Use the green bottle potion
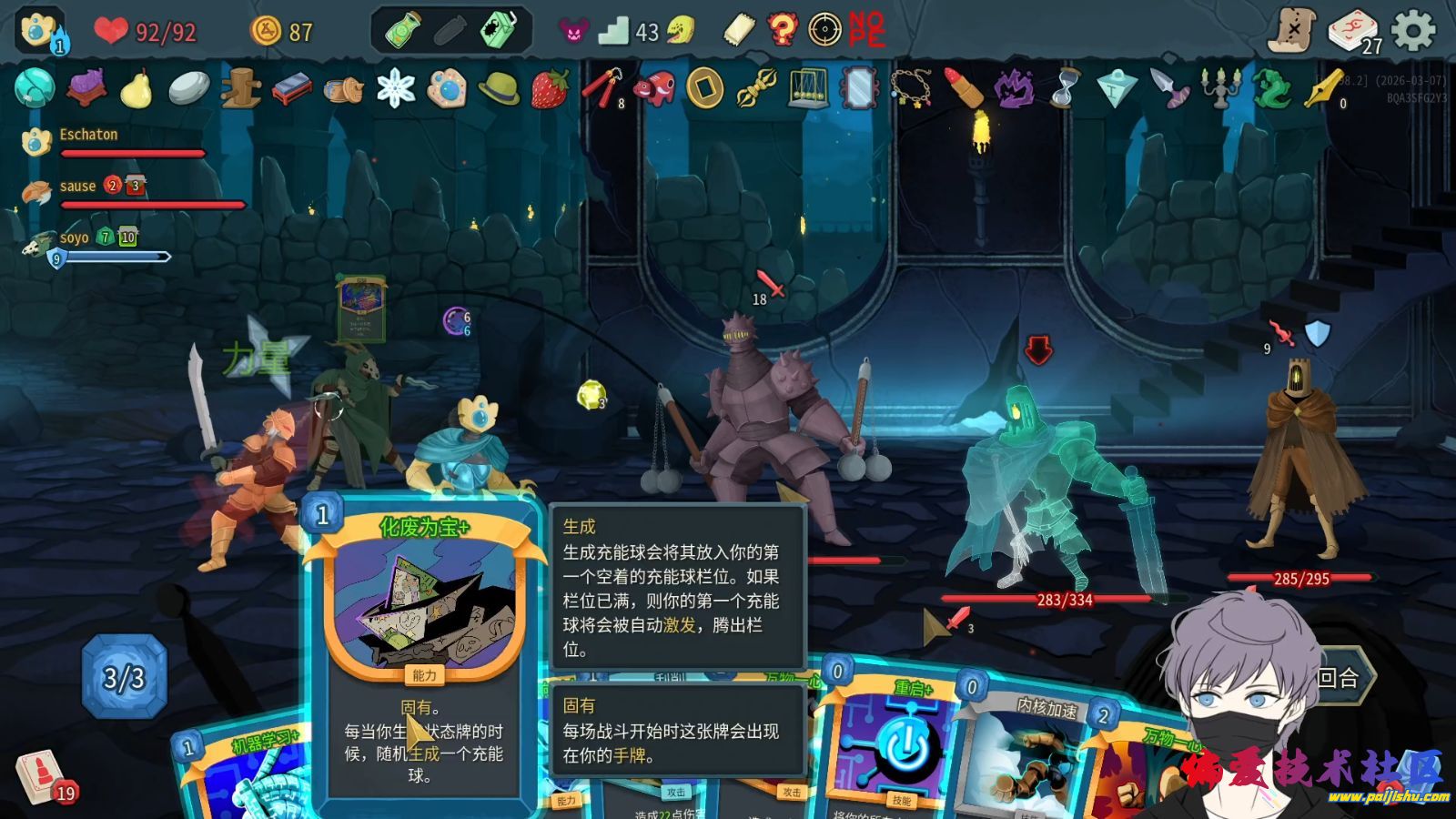 coord(401,31)
